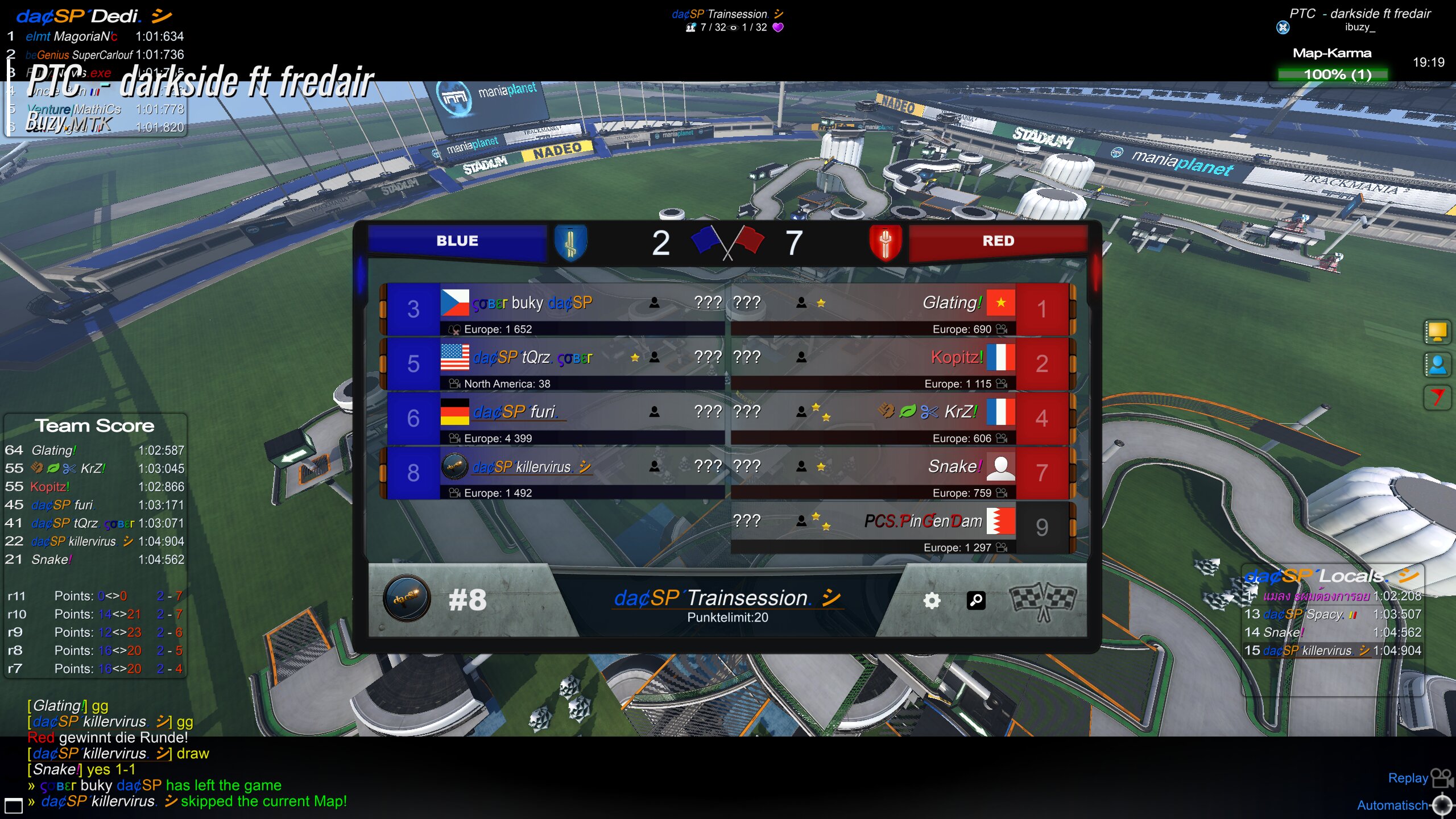This screenshot has width=1456, height=819.
Task: Open the yellow monitor icon
Action: [x=1437, y=332]
